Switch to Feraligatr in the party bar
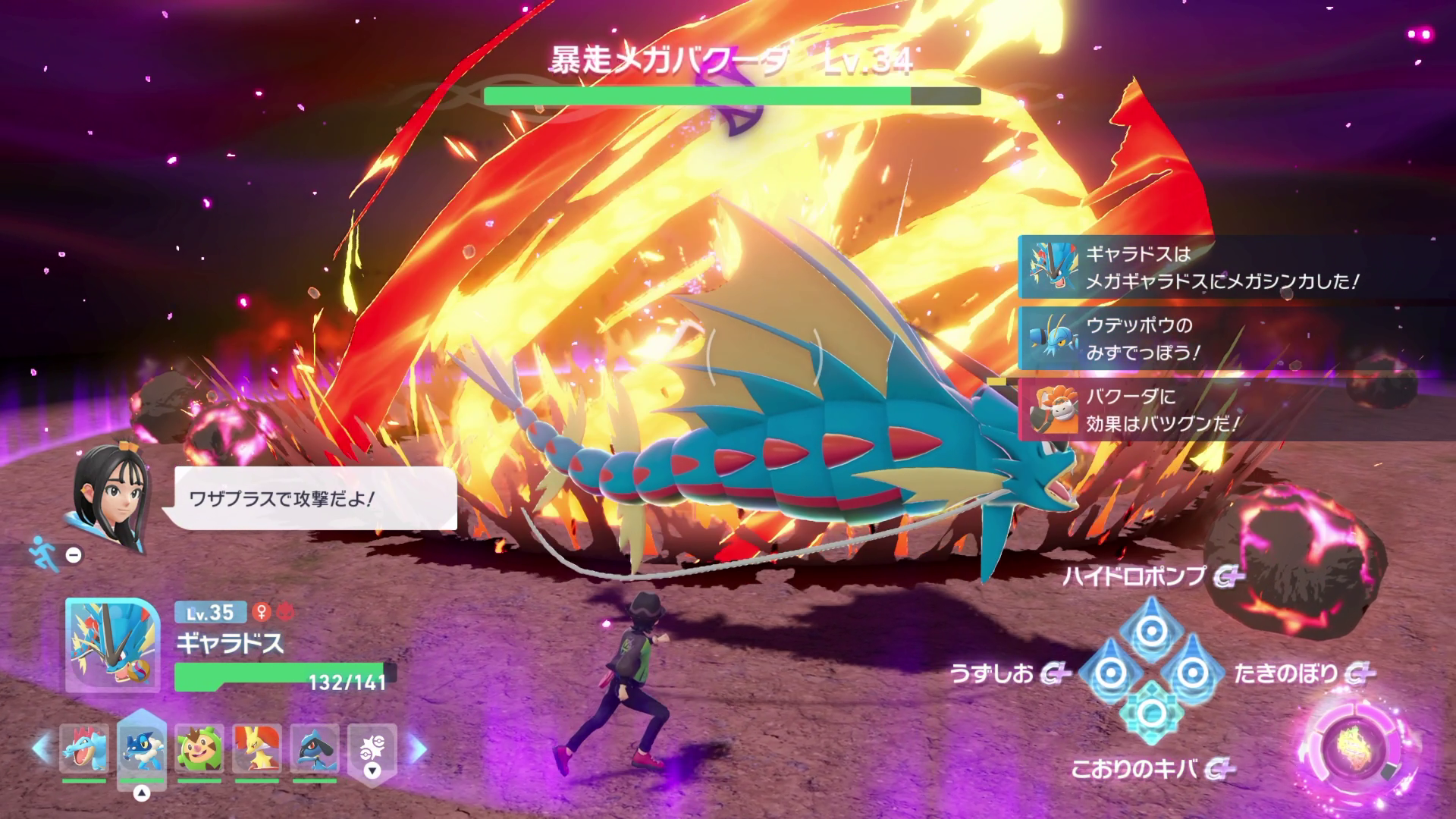1456x819 pixels. coord(83,748)
